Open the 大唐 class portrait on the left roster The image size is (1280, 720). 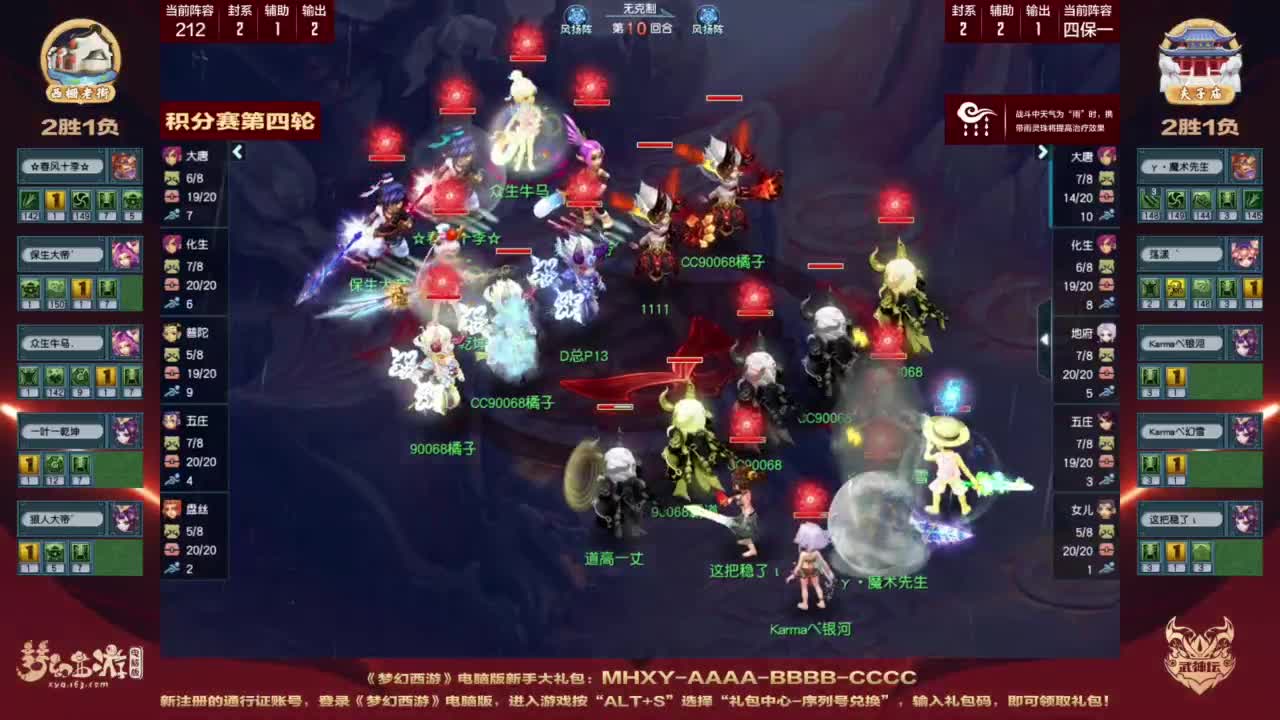pyautogui.click(x=169, y=152)
